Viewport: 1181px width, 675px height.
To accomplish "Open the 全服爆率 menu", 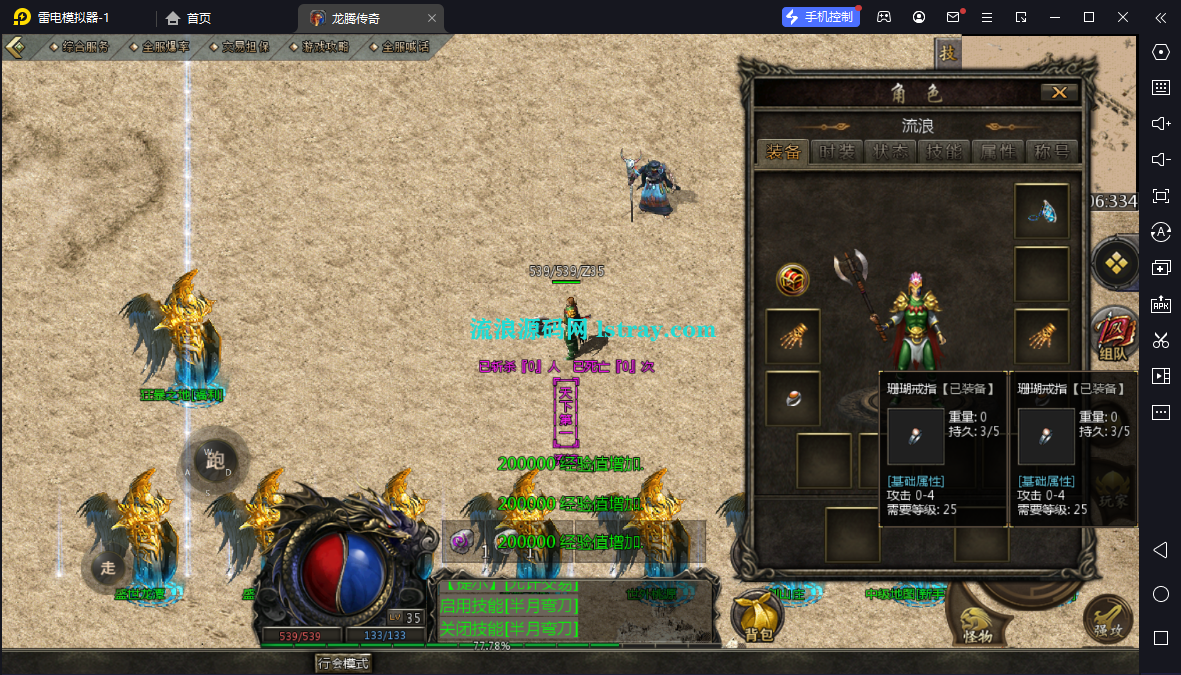I will (160, 46).
